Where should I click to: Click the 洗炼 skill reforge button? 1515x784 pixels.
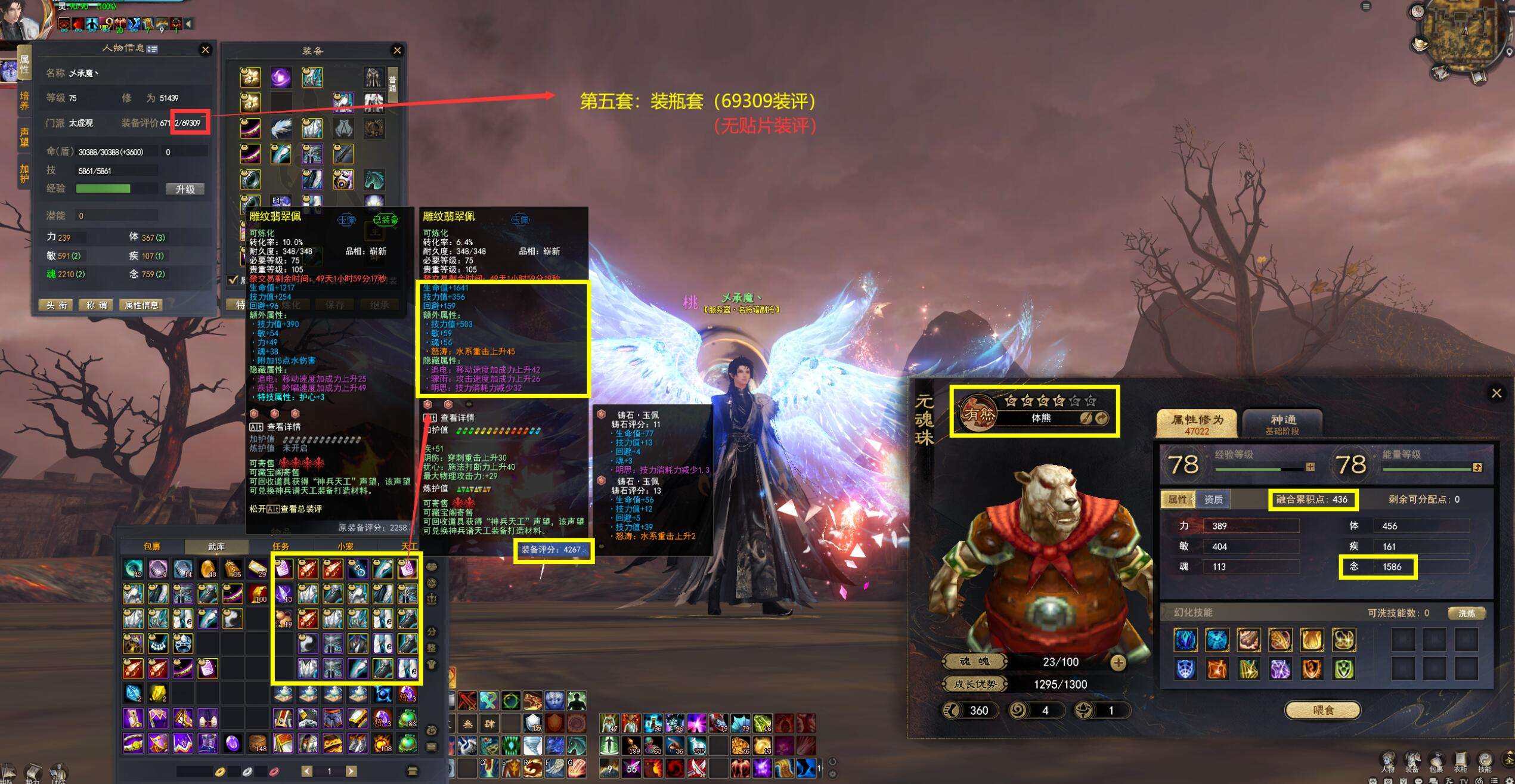1466,613
